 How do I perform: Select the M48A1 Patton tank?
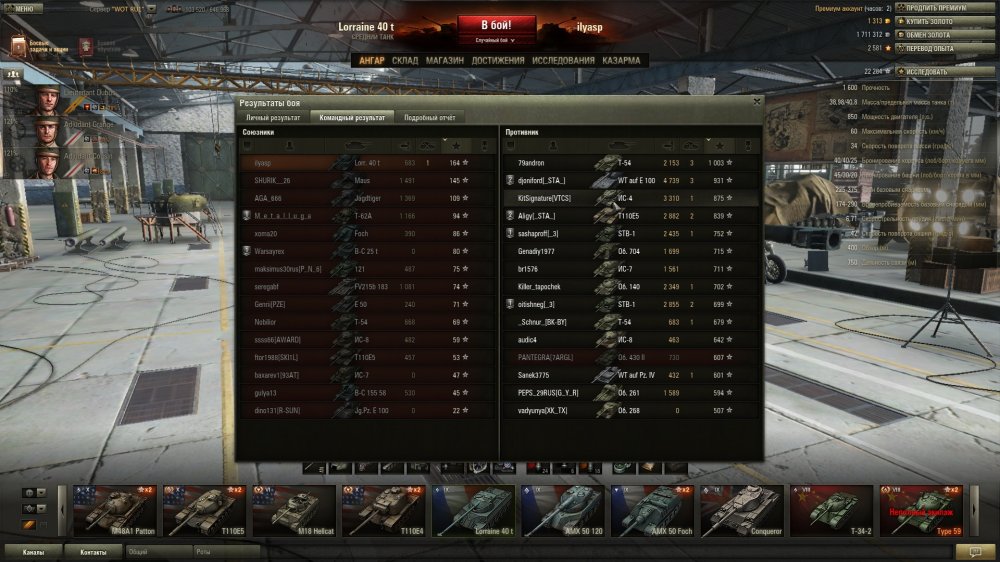click(116, 511)
